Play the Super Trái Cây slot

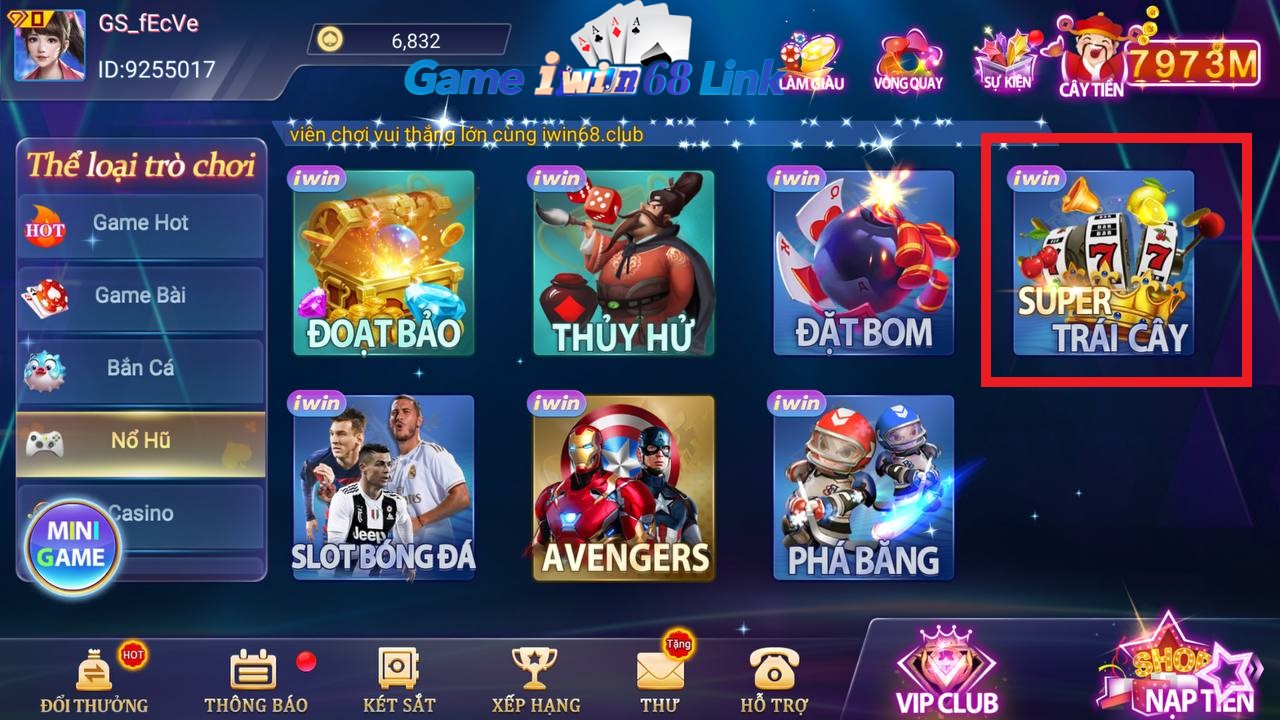point(1103,264)
